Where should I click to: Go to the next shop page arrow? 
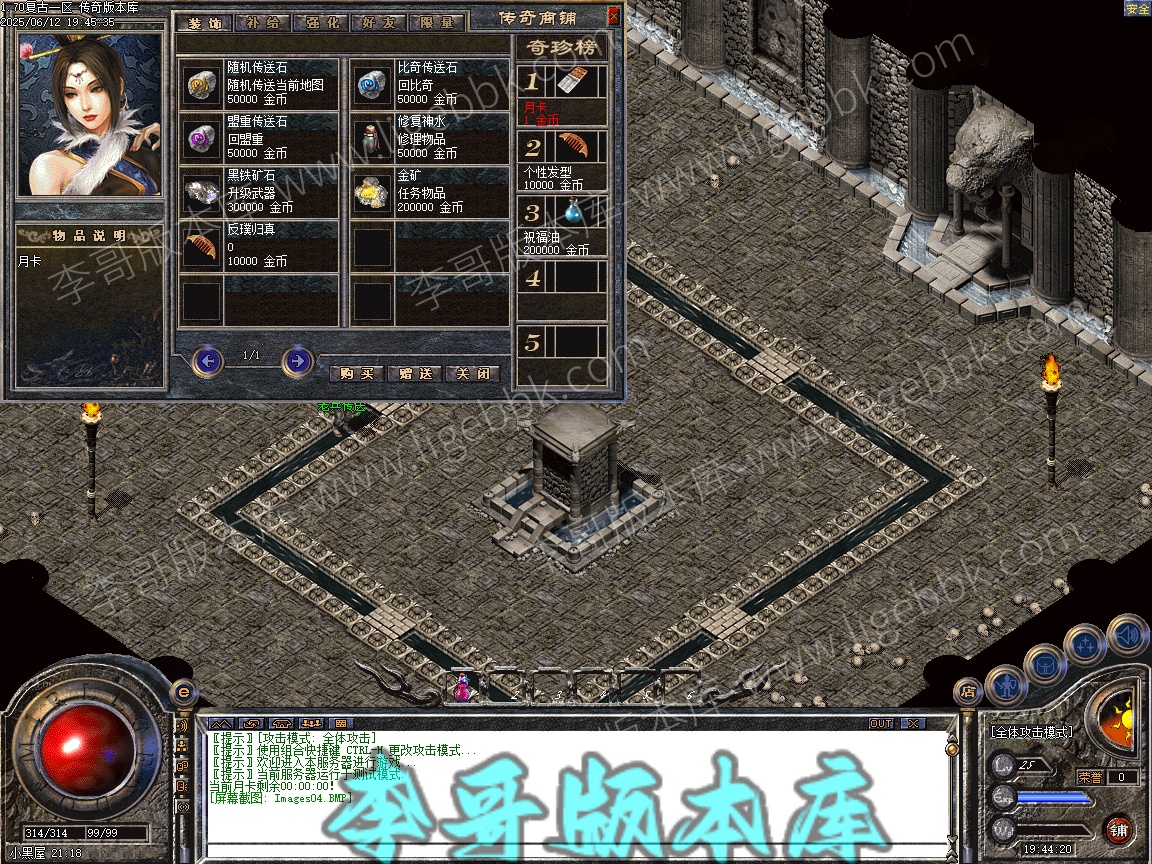[297, 360]
